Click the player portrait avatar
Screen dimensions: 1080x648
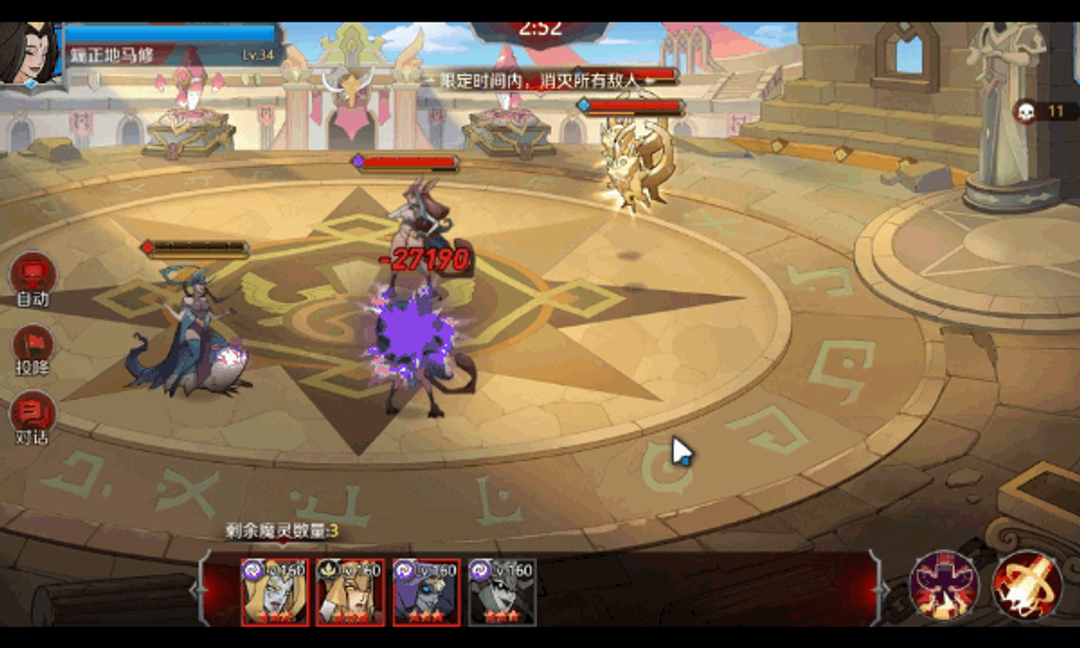point(28,54)
